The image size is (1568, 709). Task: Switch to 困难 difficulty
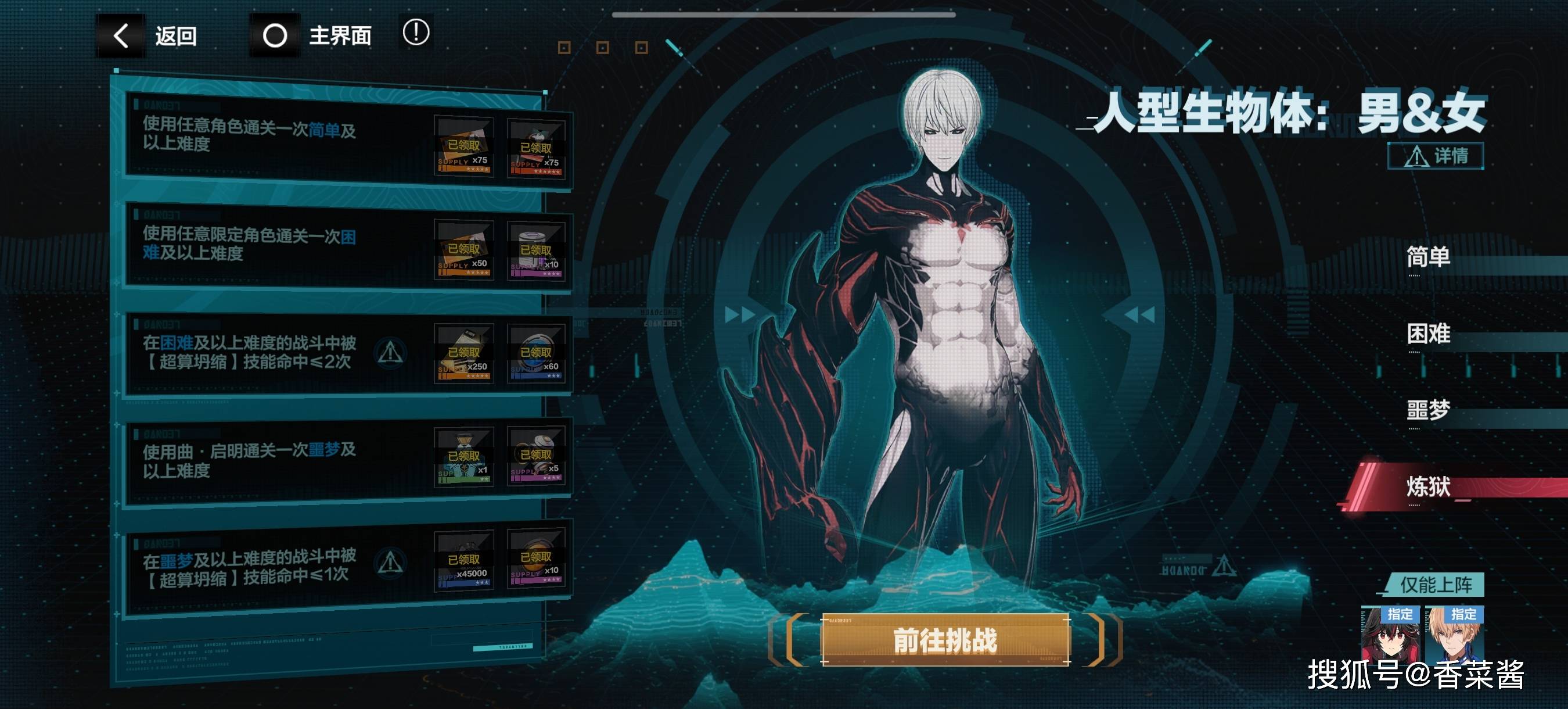pyautogui.click(x=1428, y=334)
